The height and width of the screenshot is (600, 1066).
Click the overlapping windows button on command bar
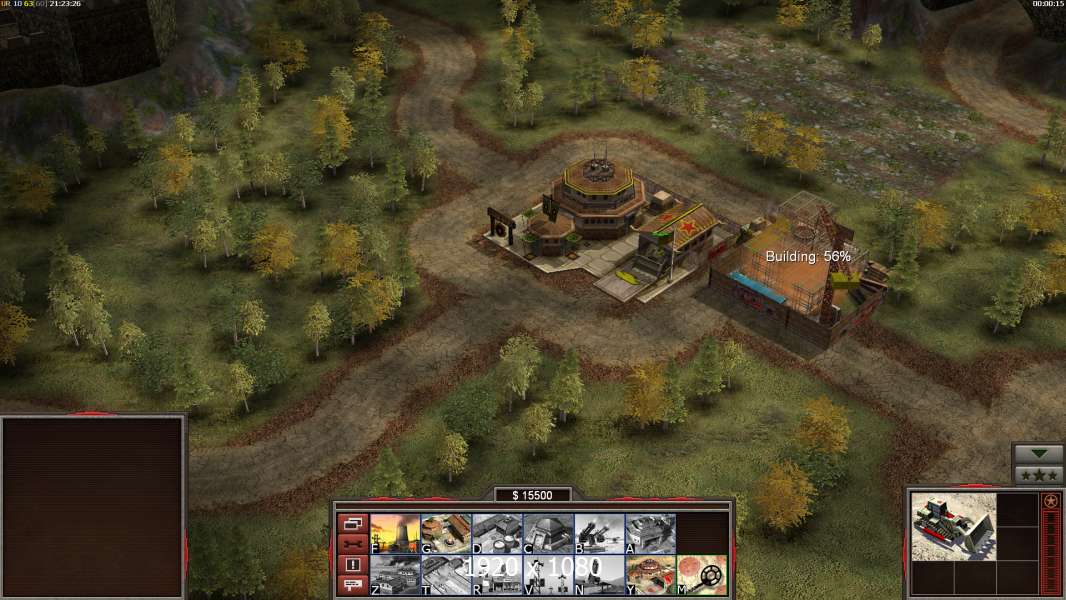(x=352, y=523)
